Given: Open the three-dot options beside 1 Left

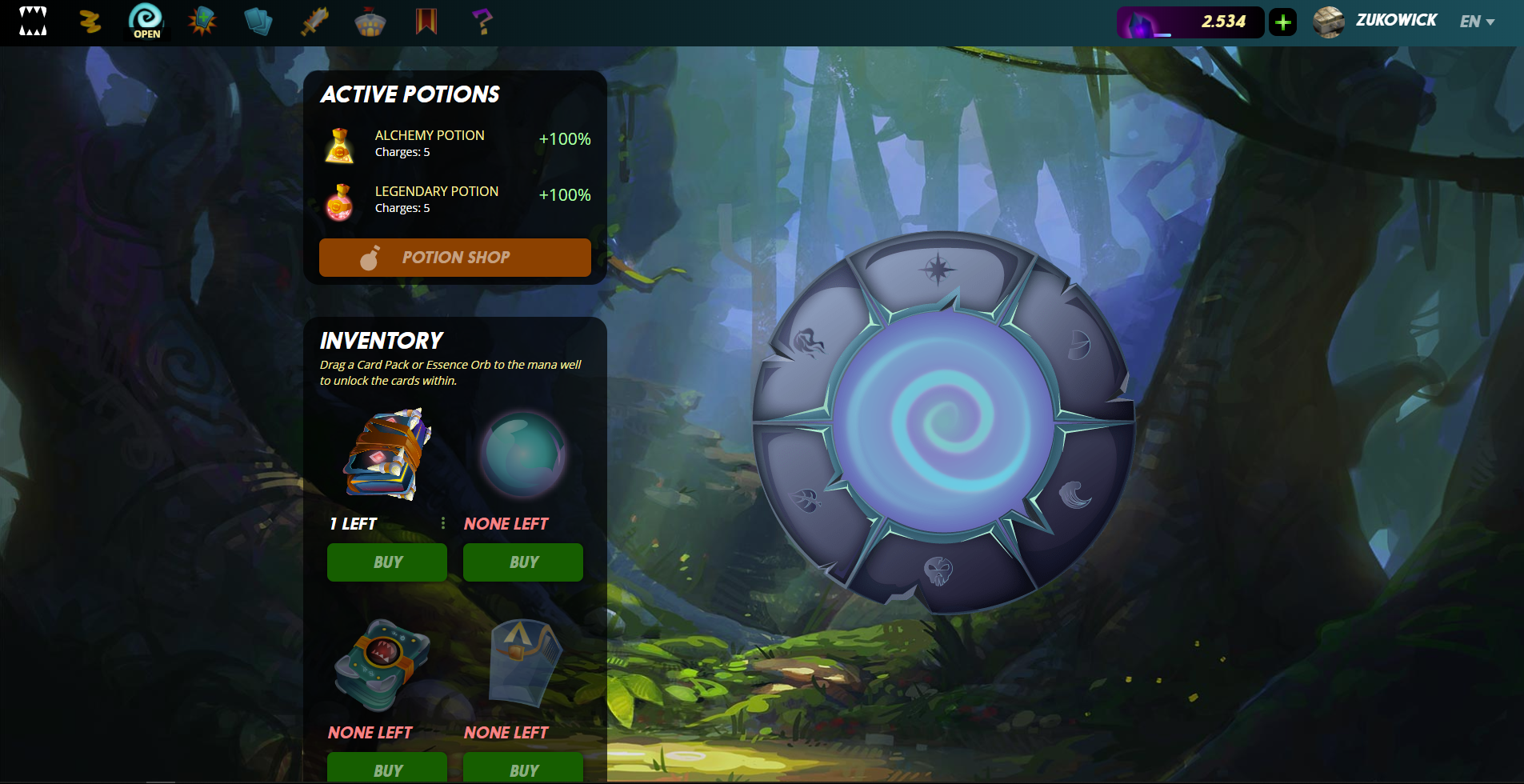Looking at the screenshot, I should pos(443,523).
